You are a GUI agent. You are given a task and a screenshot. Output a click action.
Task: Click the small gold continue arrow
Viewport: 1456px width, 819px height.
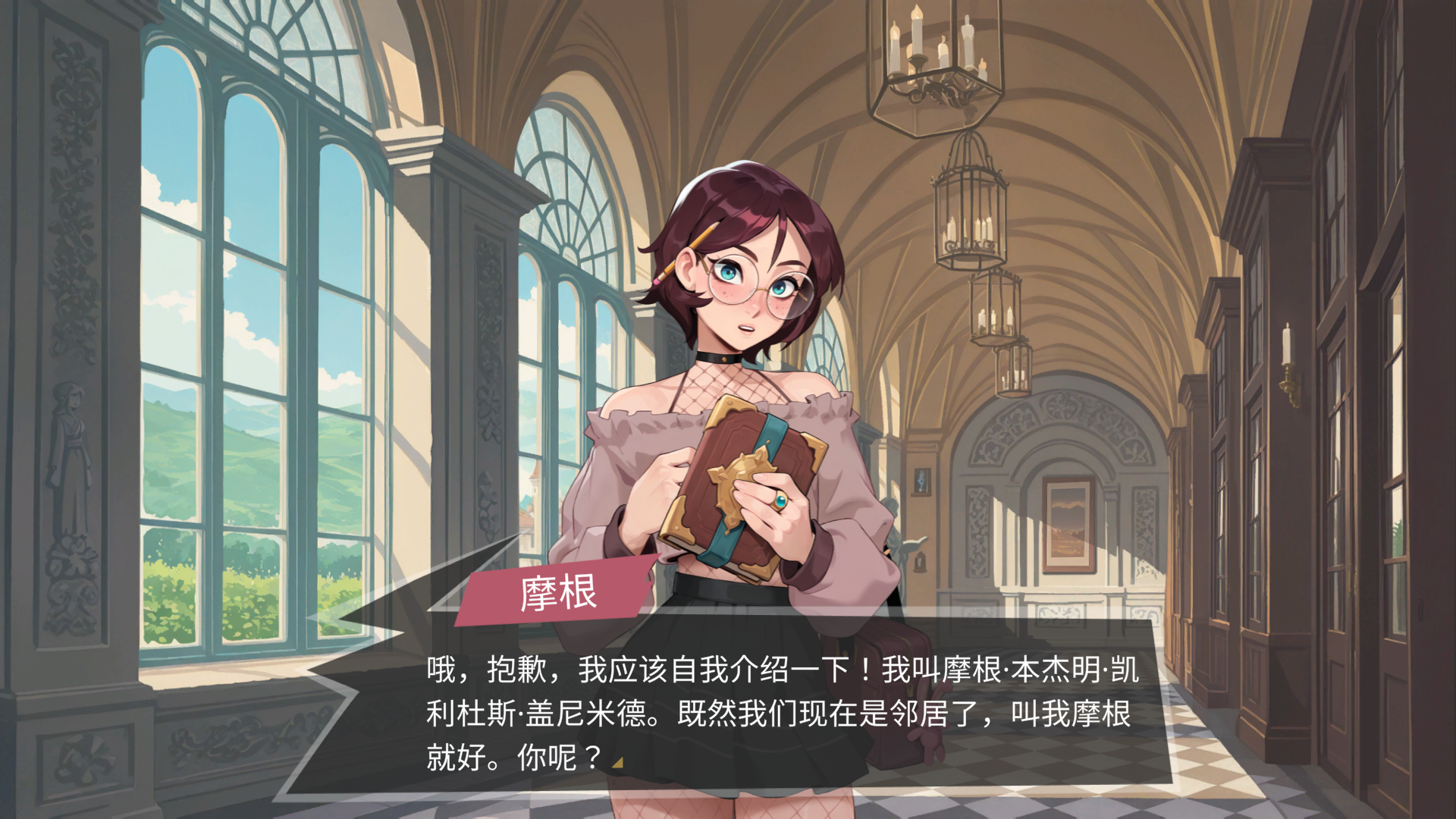pos(618,763)
